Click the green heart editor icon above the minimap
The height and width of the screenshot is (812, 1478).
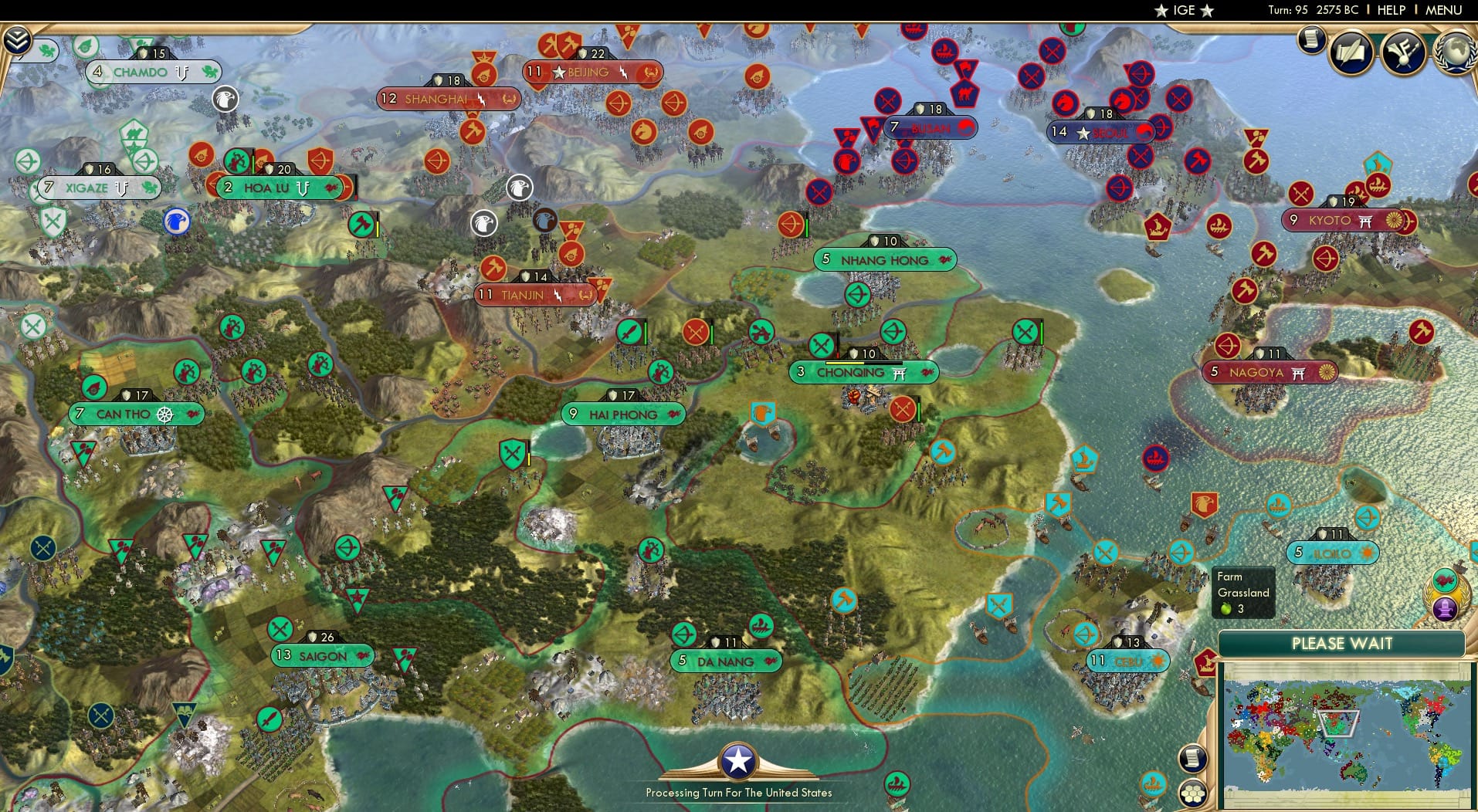point(1445,580)
